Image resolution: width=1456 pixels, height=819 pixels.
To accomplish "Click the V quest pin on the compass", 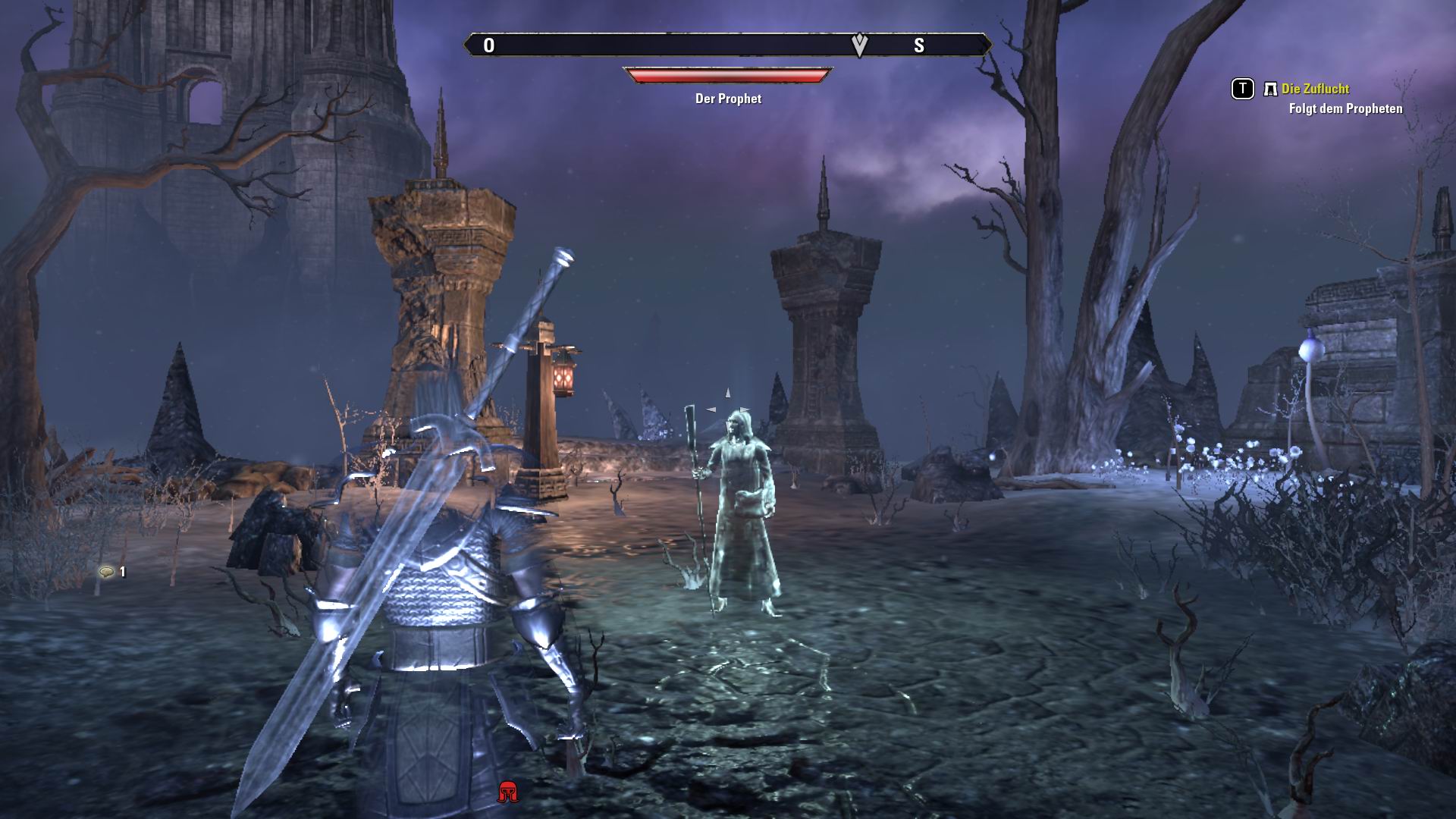I will (x=858, y=45).
